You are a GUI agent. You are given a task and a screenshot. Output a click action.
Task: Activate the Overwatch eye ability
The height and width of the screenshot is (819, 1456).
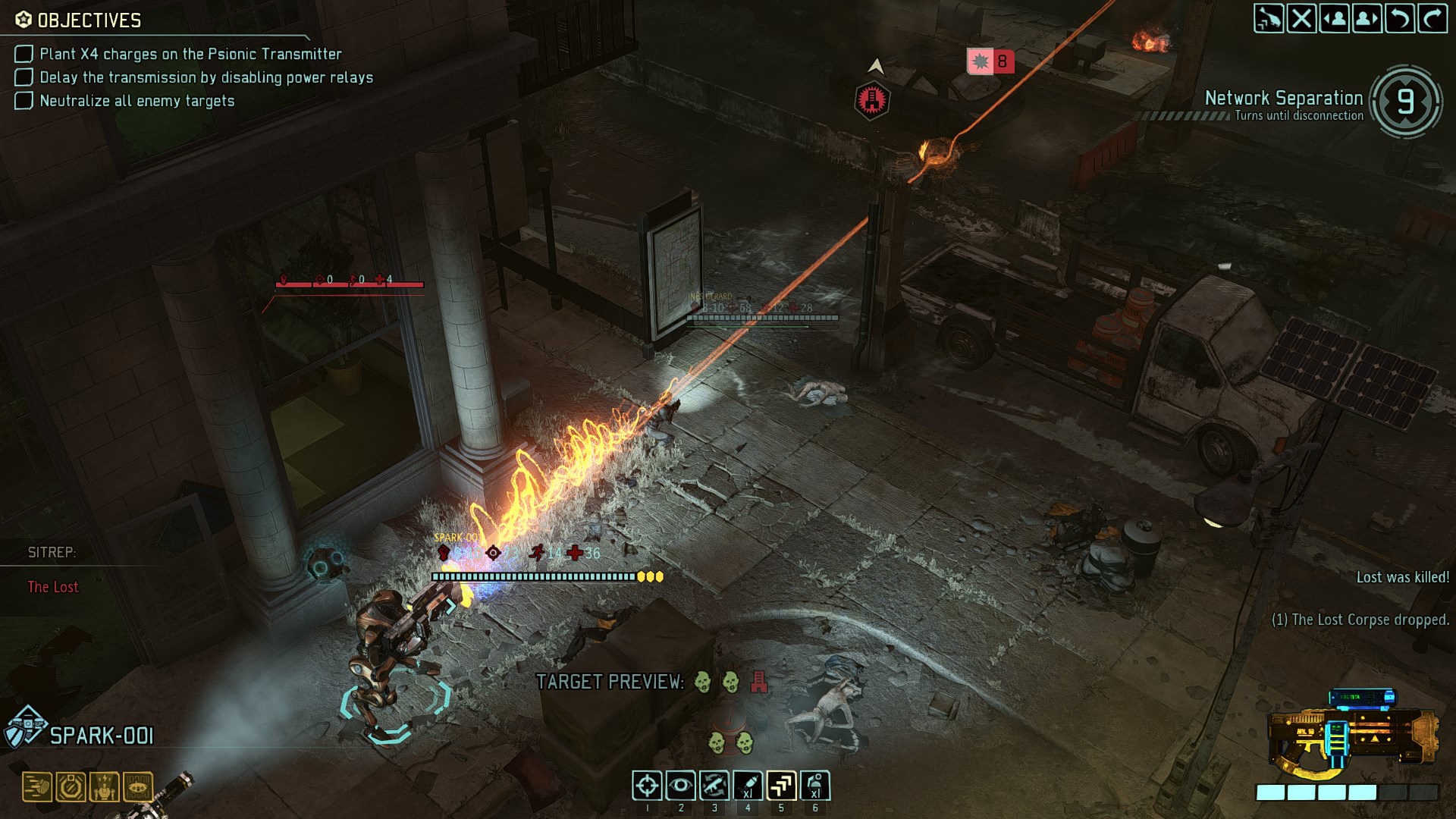[680, 786]
